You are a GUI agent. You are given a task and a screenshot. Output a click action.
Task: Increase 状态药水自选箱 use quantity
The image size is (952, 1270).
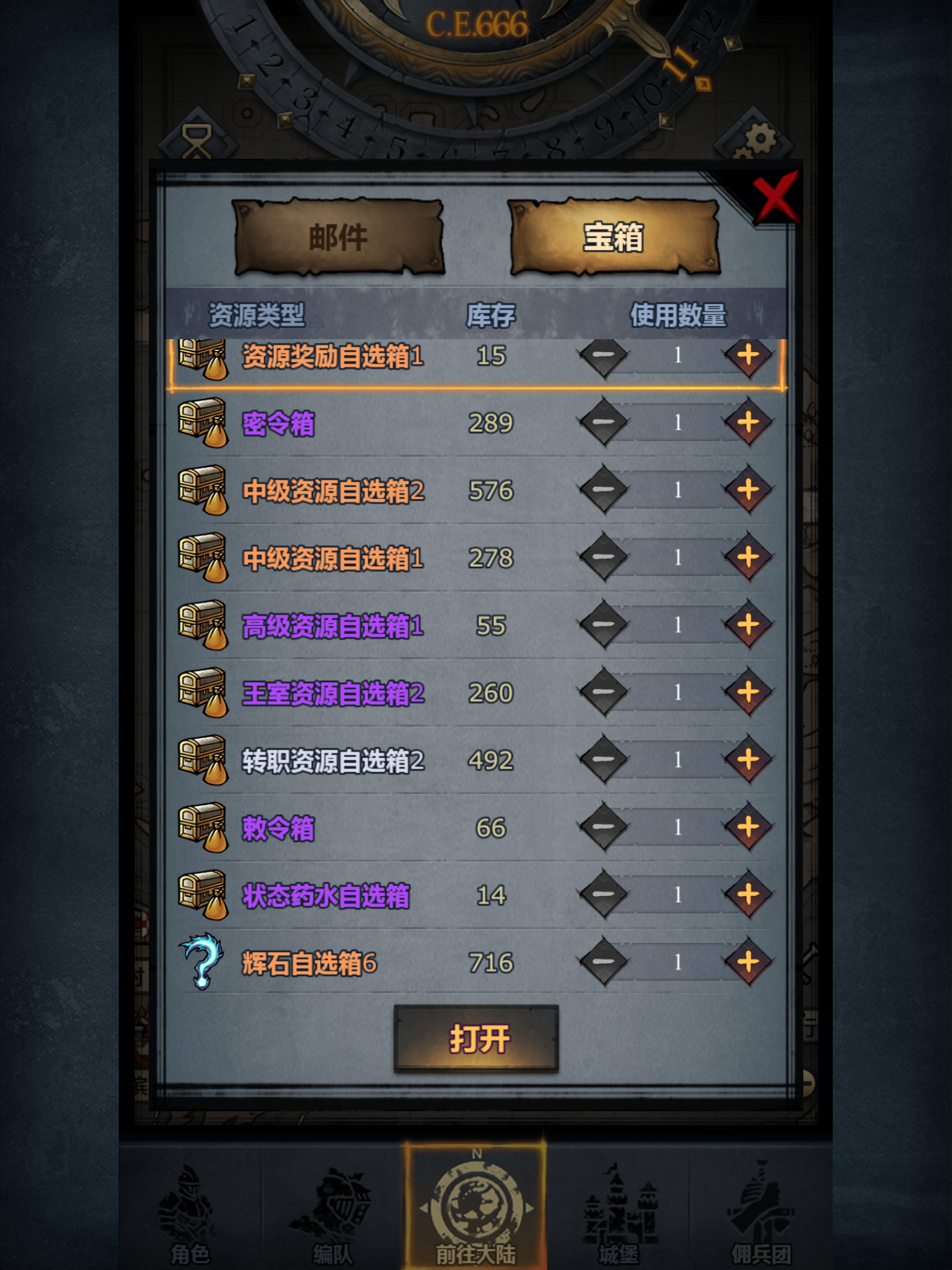[748, 893]
